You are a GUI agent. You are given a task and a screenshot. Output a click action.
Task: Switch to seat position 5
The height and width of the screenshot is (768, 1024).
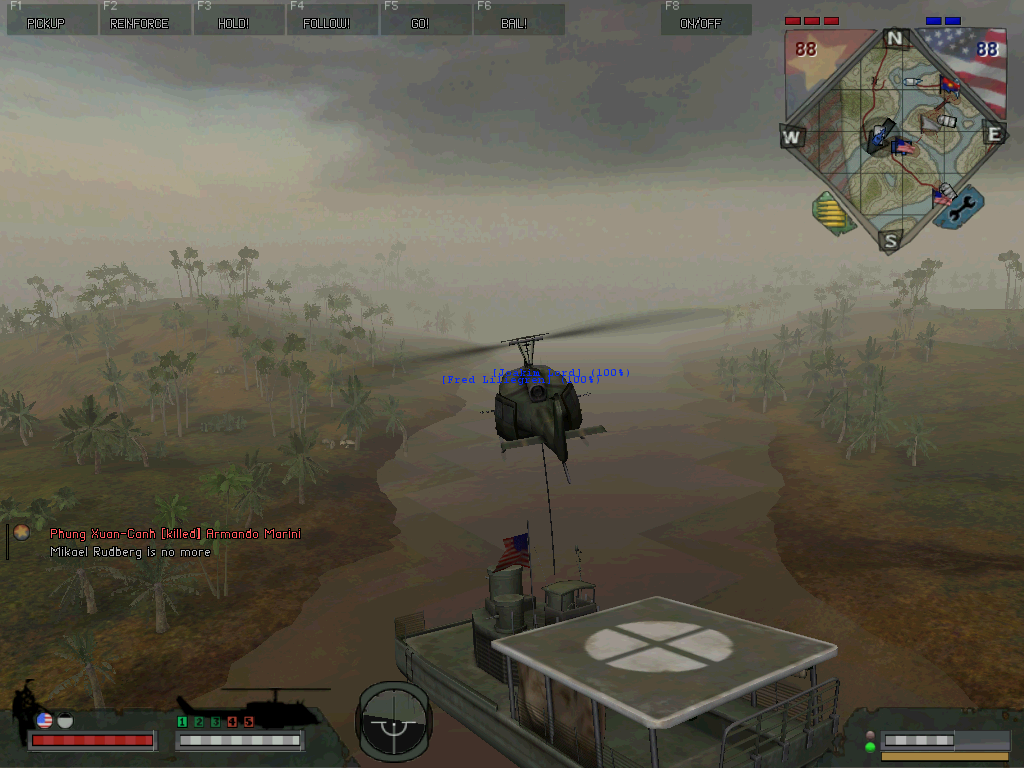click(x=249, y=721)
